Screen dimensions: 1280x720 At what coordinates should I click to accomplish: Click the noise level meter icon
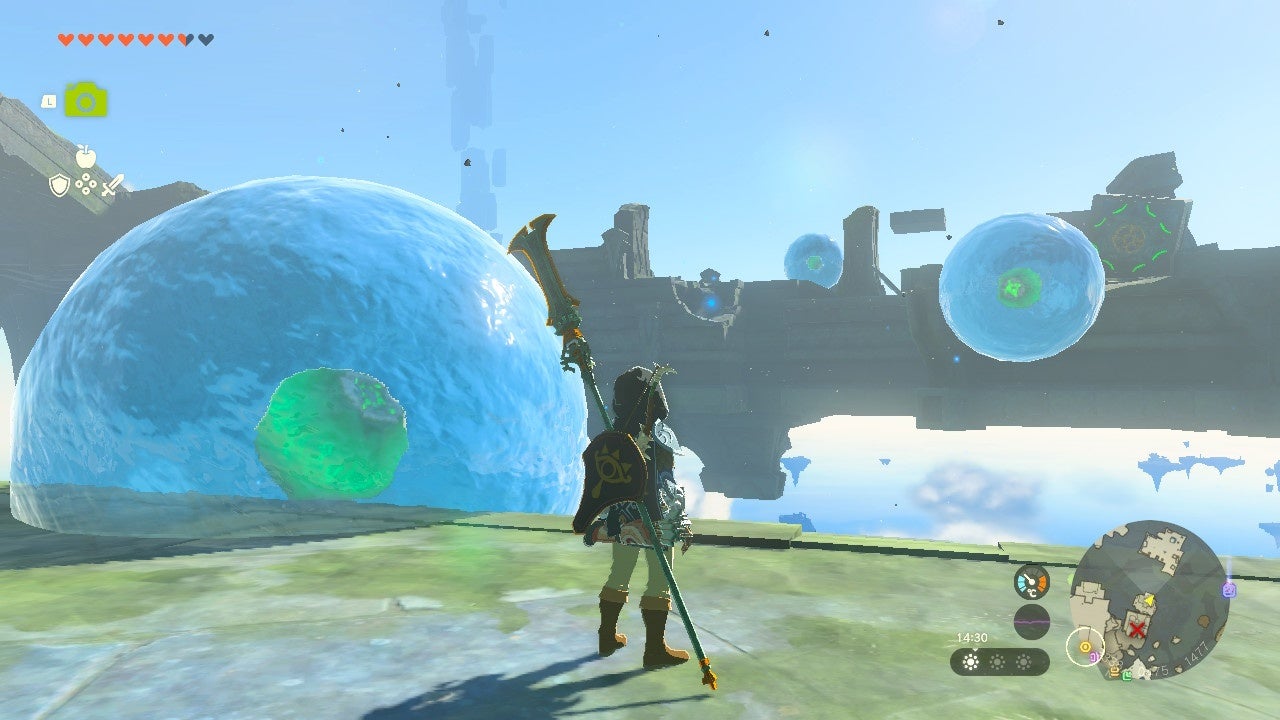coord(1031,621)
